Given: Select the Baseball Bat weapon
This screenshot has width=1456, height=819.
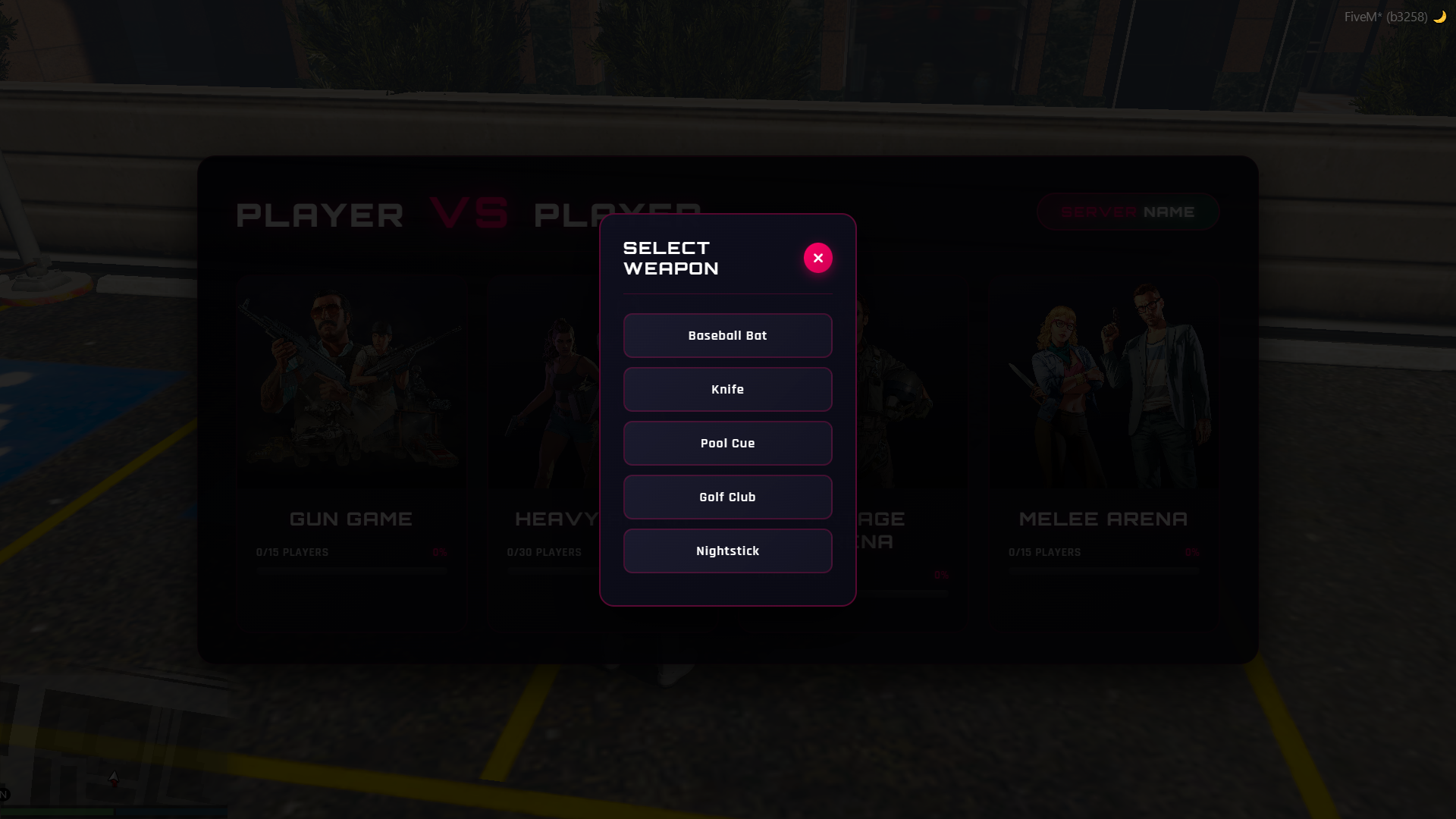Looking at the screenshot, I should tap(727, 335).
